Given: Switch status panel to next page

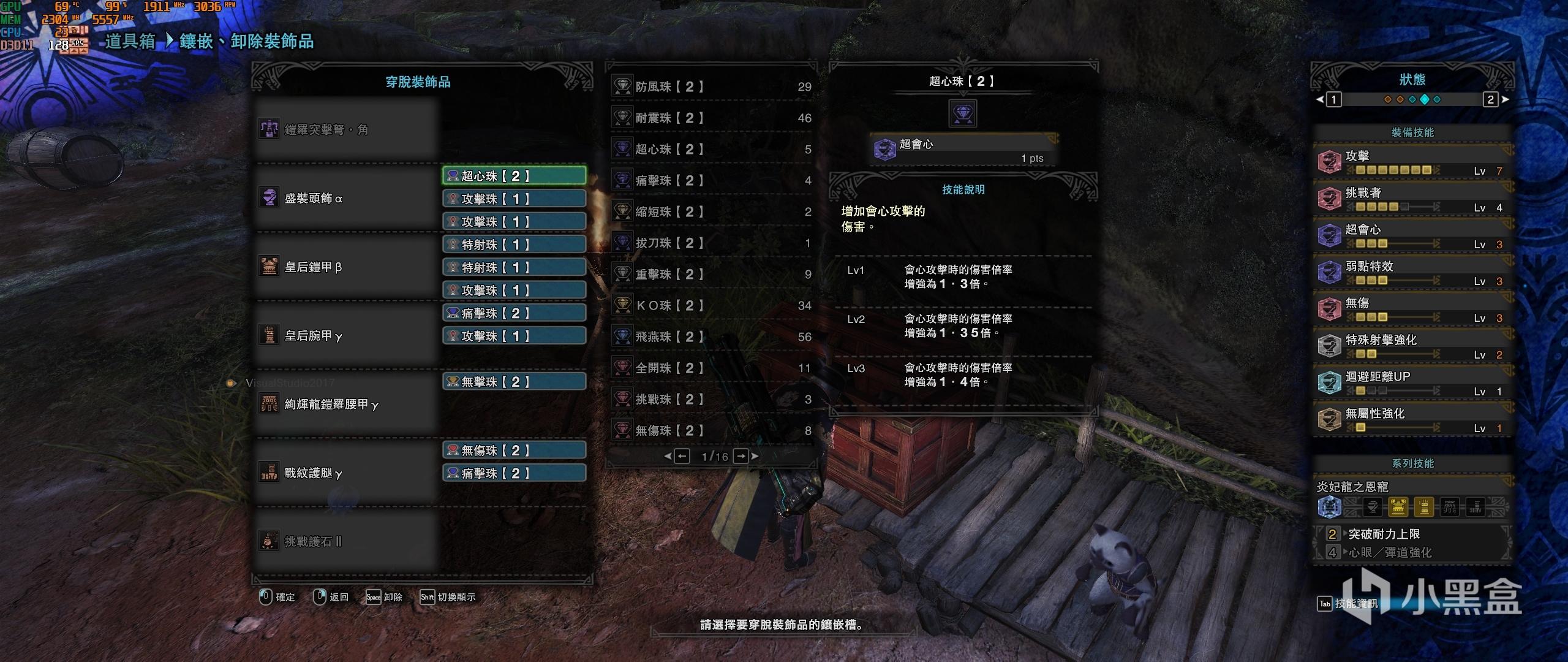Looking at the screenshot, I should point(1491,99).
